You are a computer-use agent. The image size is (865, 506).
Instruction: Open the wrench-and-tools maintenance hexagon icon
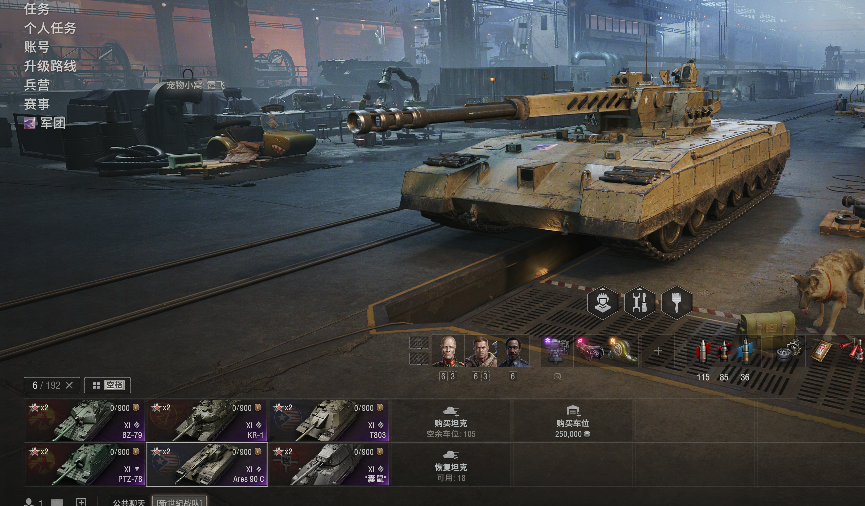pyautogui.click(x=640, y=301)
